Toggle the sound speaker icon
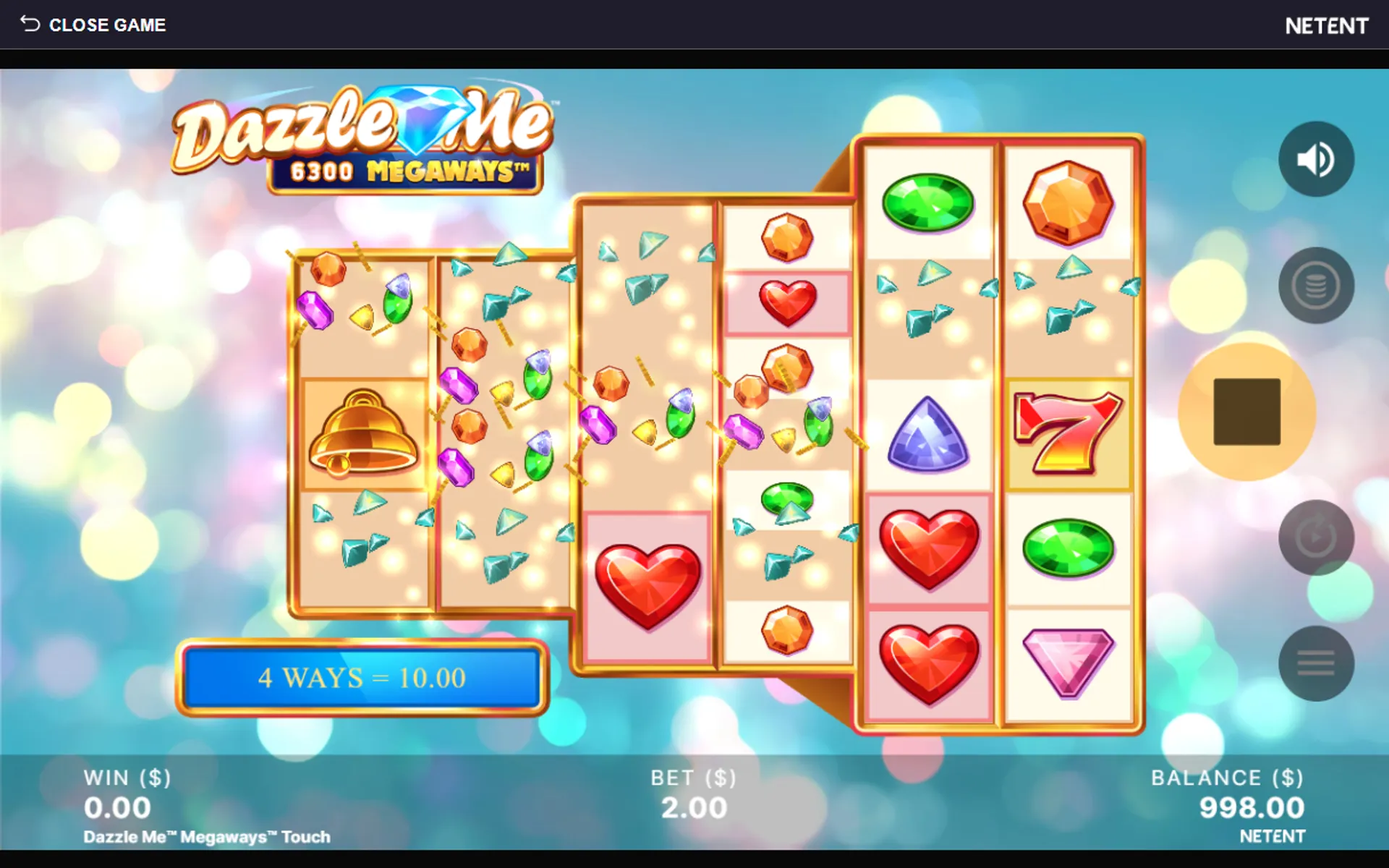The height and width of the screenshot is (868, 1389). coord(1315,159)
